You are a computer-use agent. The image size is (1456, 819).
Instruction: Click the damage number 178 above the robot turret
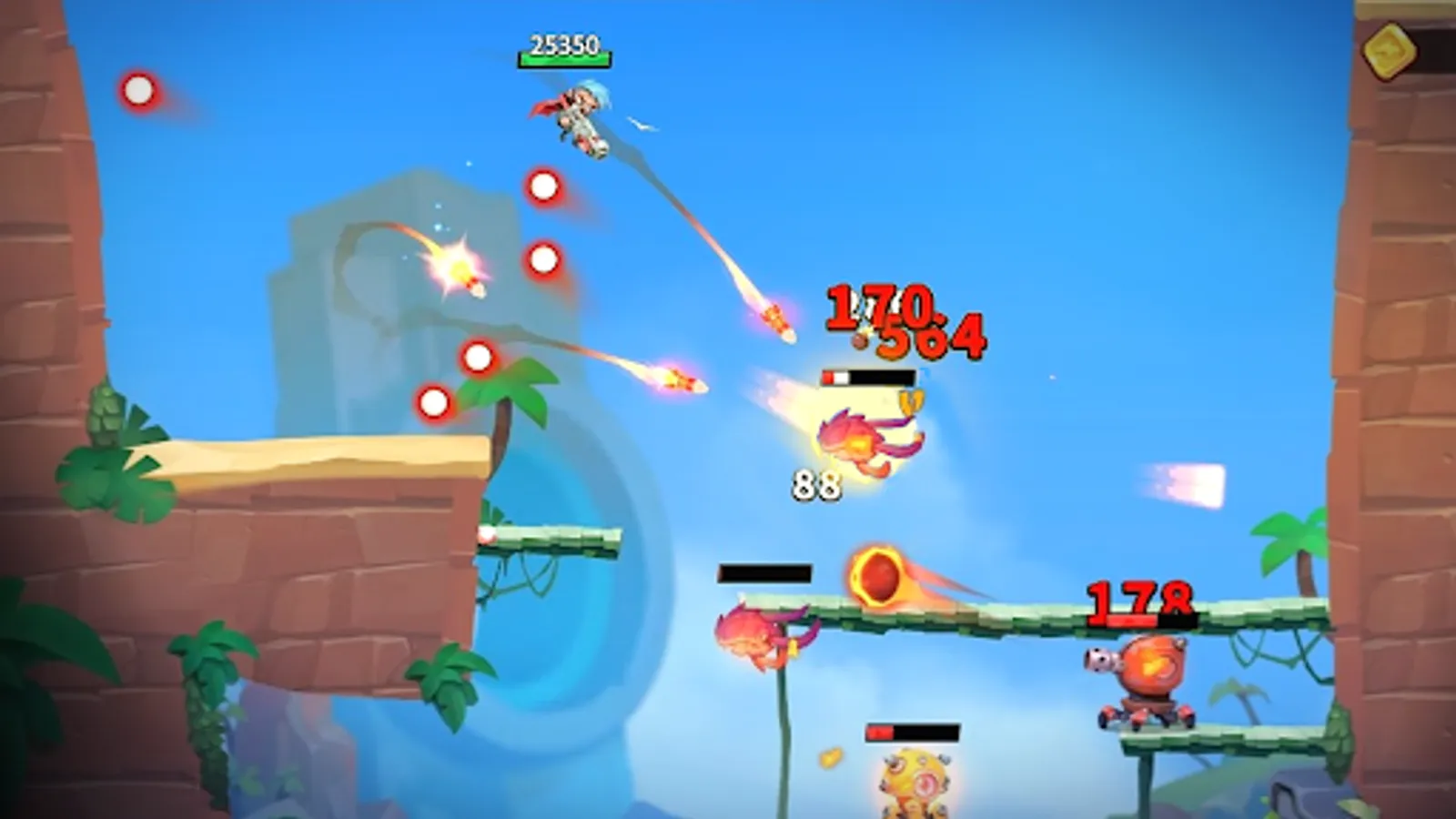pyautogui.click(x=1140, y=600)
